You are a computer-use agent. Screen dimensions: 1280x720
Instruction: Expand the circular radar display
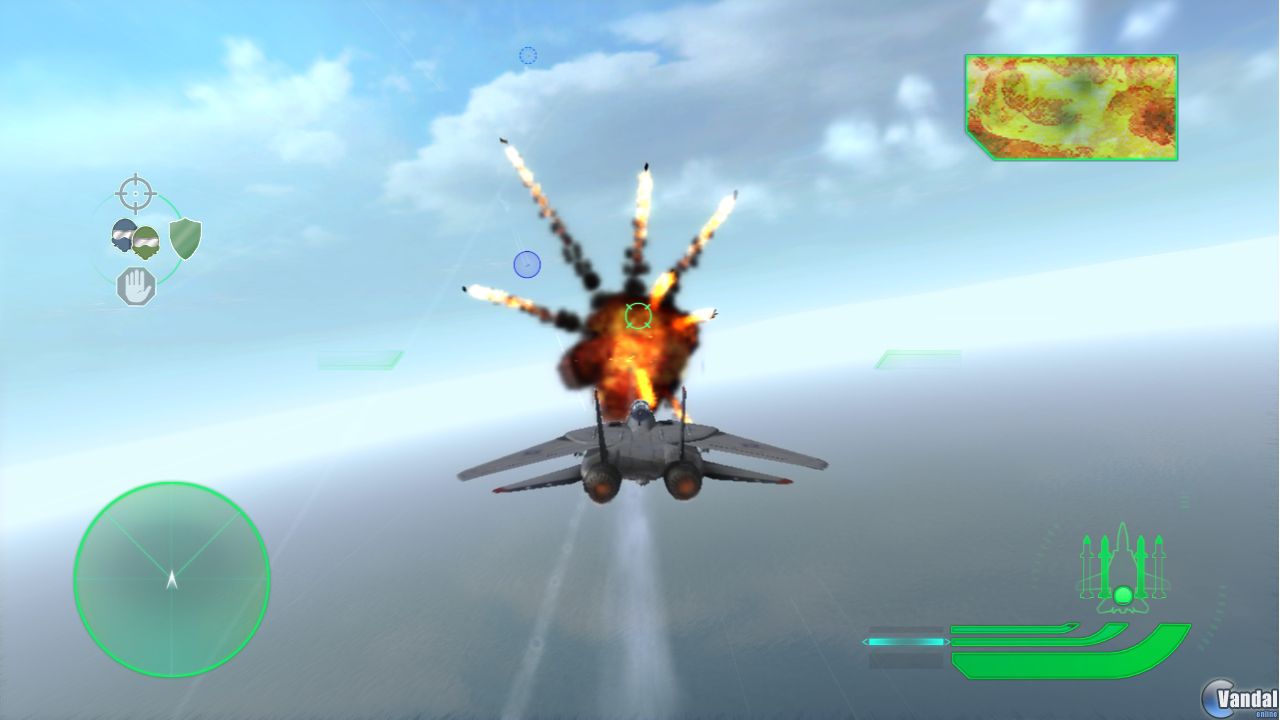pos(171,578)
